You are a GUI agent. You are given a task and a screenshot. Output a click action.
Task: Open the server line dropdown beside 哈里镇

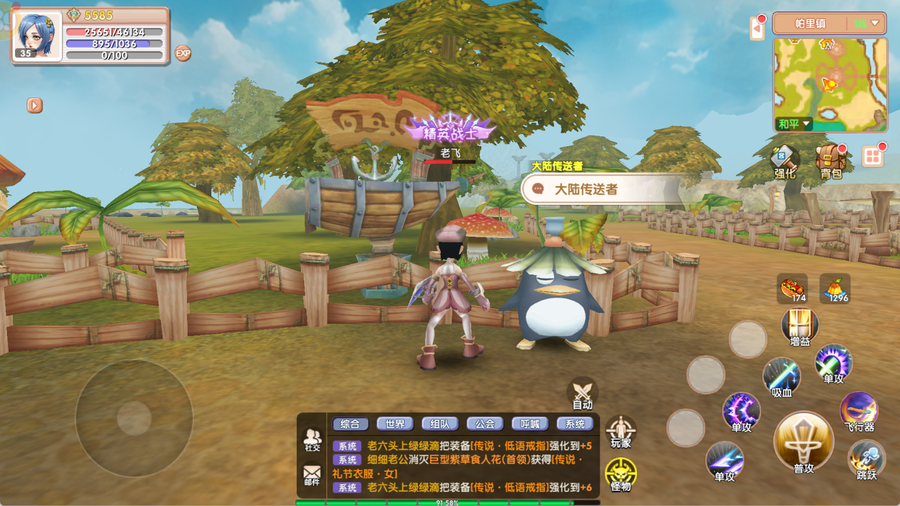[x=866, y=23]
